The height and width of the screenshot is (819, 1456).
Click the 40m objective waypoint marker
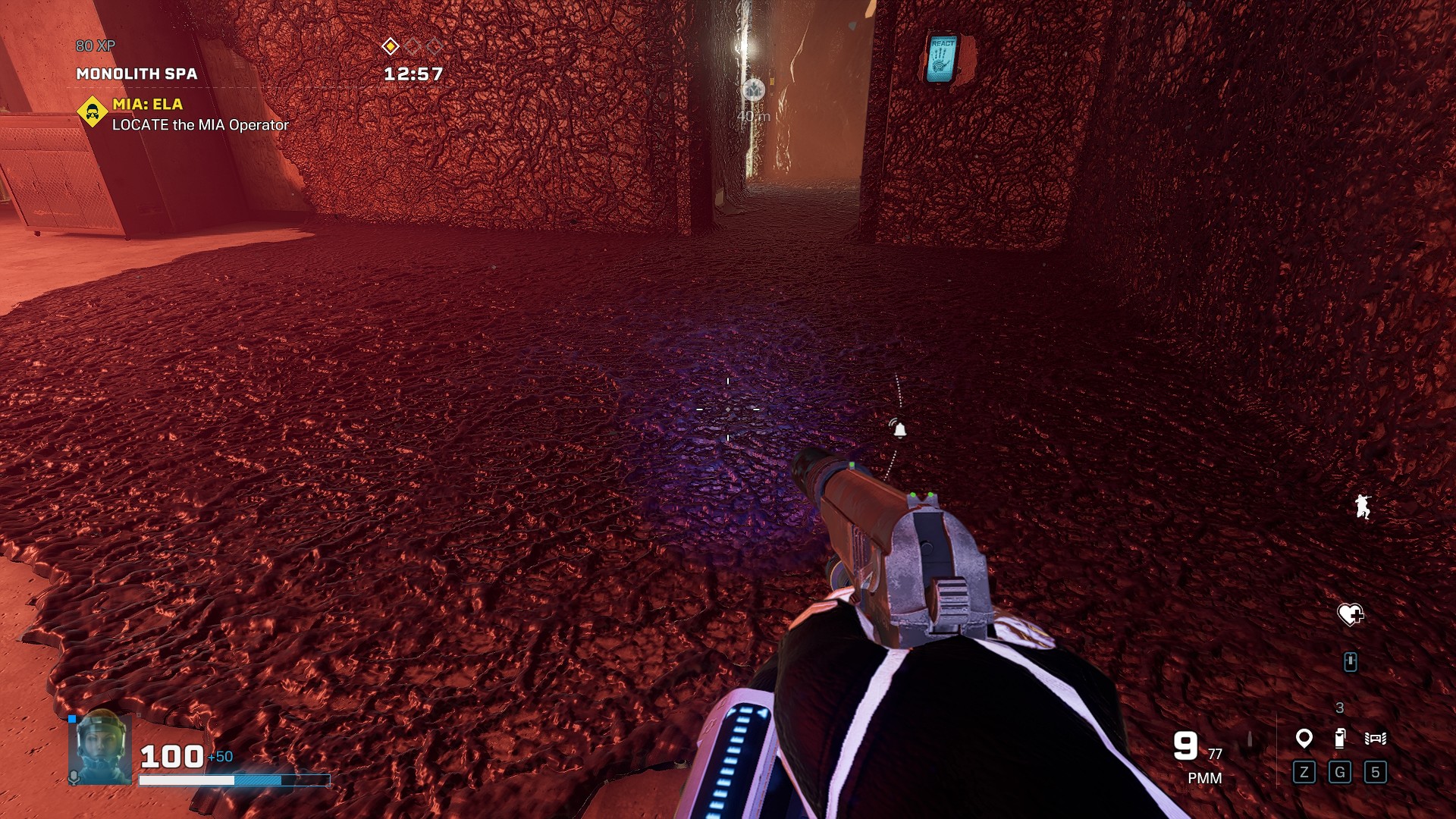753,90
